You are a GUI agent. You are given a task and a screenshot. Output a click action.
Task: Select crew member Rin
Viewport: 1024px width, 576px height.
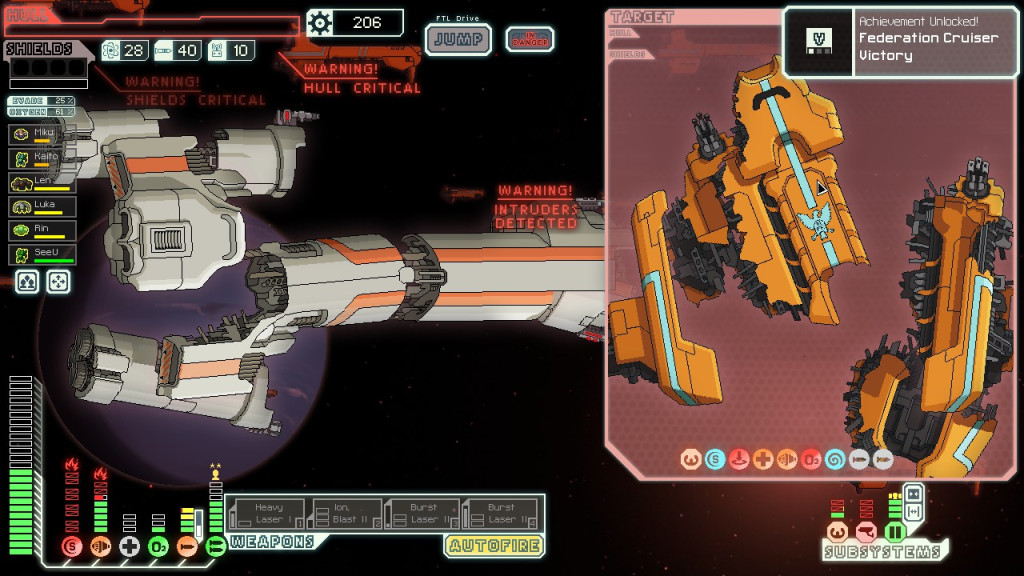click(x=42, y=230)
